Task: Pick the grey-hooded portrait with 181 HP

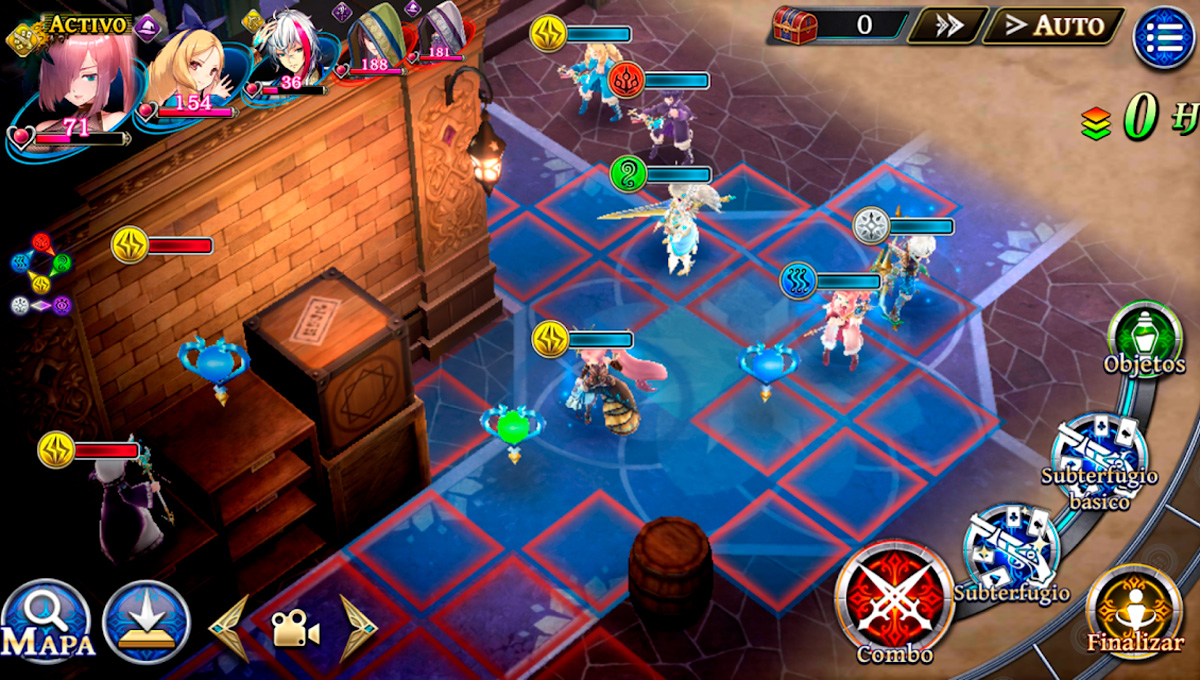Action: [439, 33]
